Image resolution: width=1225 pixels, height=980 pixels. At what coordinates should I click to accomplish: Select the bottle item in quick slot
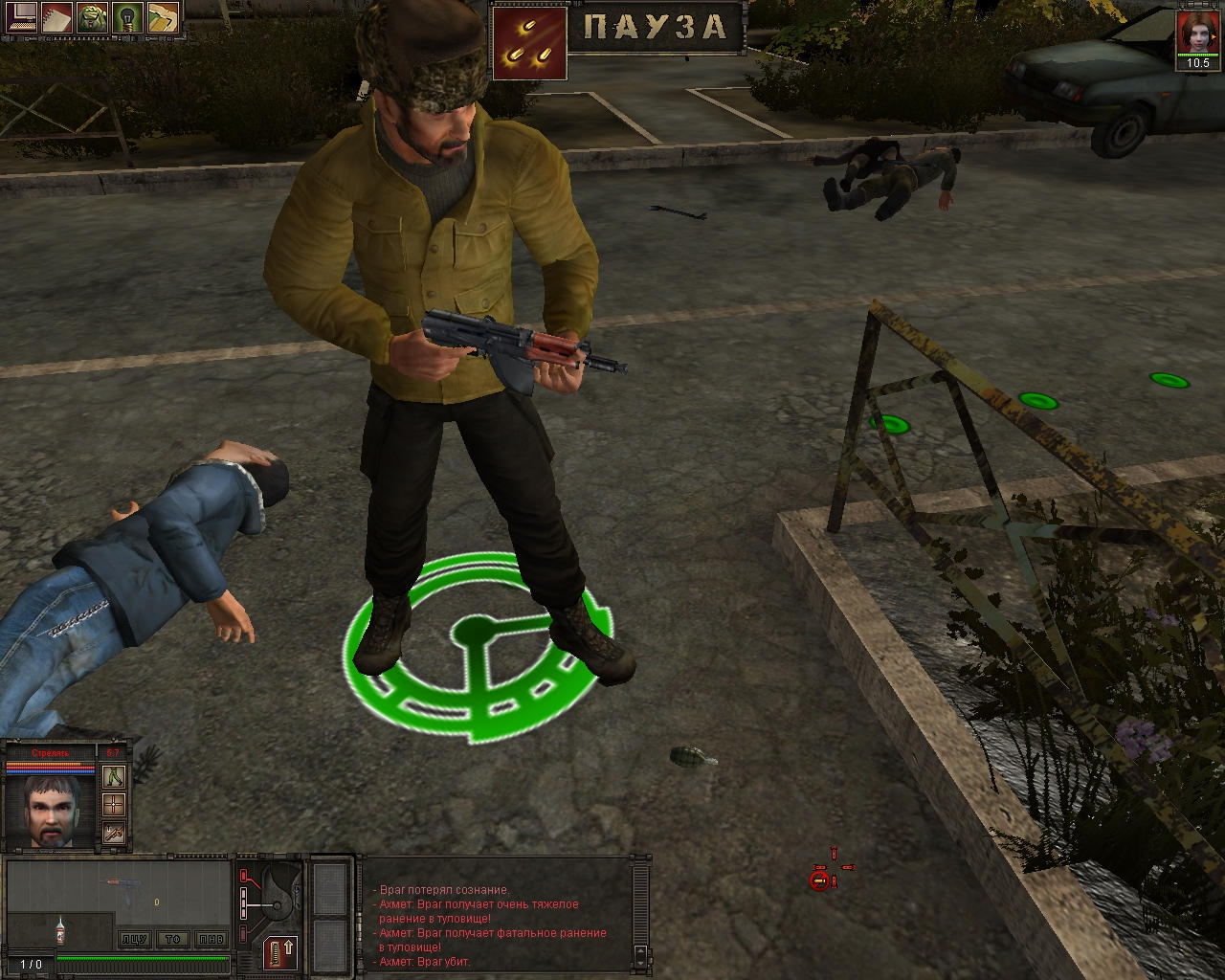(60, 931)
